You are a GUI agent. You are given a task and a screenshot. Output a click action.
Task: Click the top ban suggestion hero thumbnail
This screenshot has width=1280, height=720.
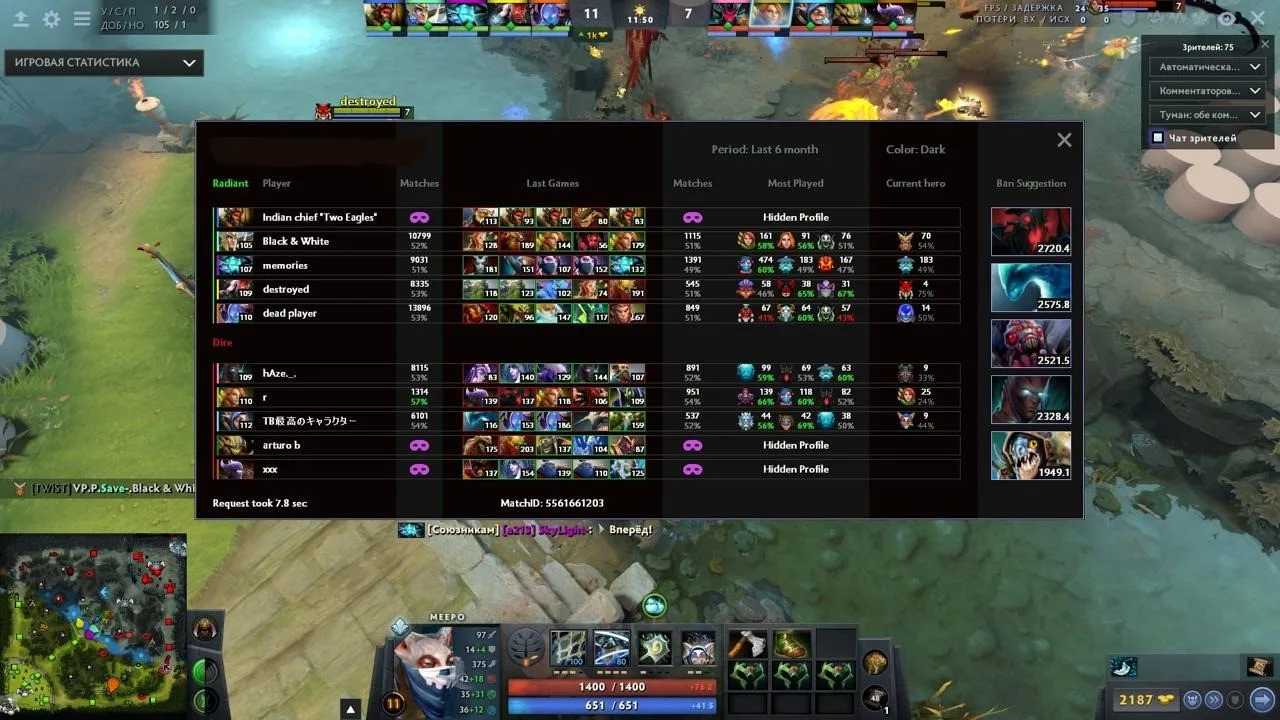(x=1030, y=232)
